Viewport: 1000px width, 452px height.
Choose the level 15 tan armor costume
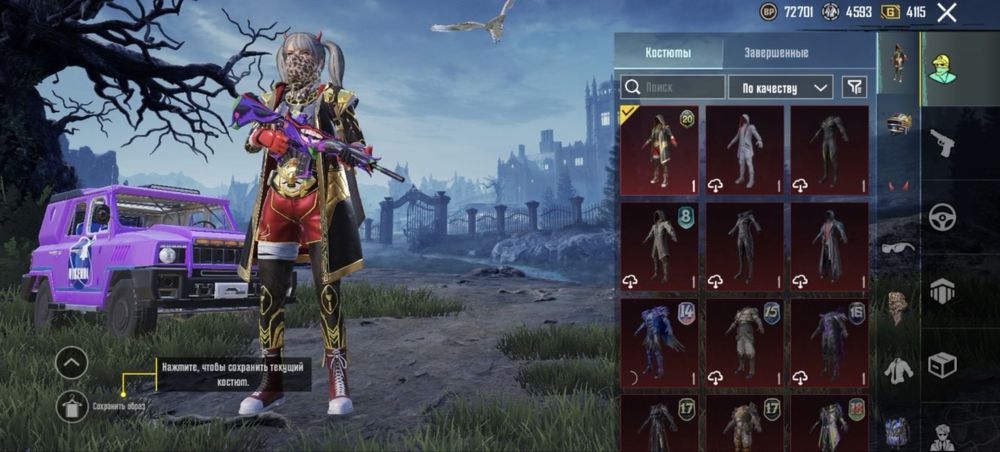pyautogui.click(x=744, y=342)
